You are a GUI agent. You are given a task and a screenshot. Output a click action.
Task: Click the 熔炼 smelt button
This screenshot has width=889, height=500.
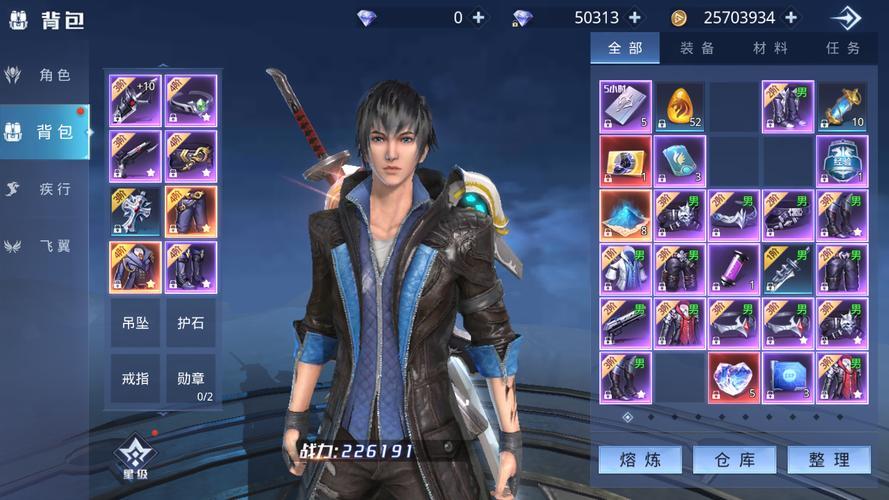coord(640,460)
